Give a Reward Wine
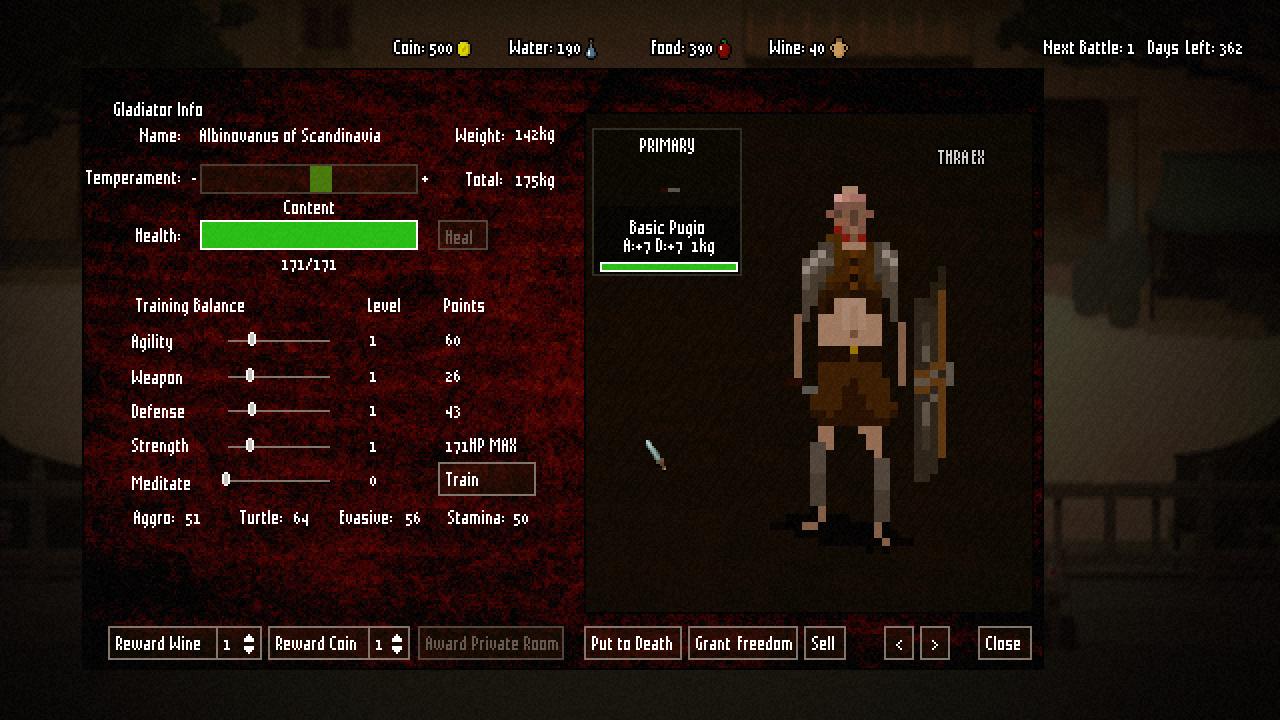1280x720 pixels. pos(160,644)
